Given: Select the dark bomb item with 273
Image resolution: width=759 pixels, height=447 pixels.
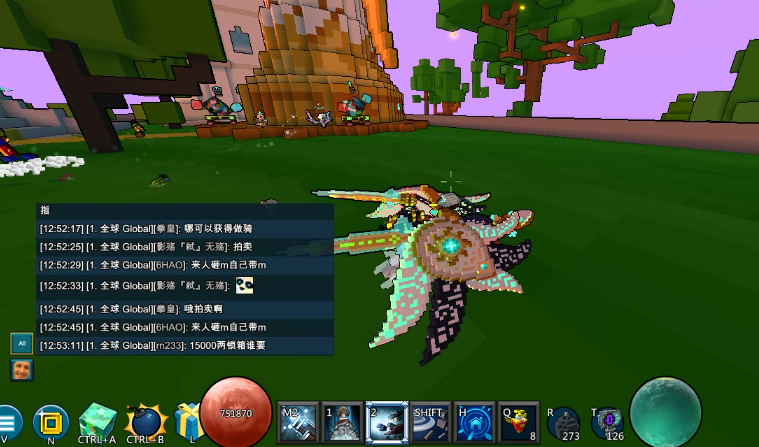Looking at the screenshot, I should pos(564,423).
